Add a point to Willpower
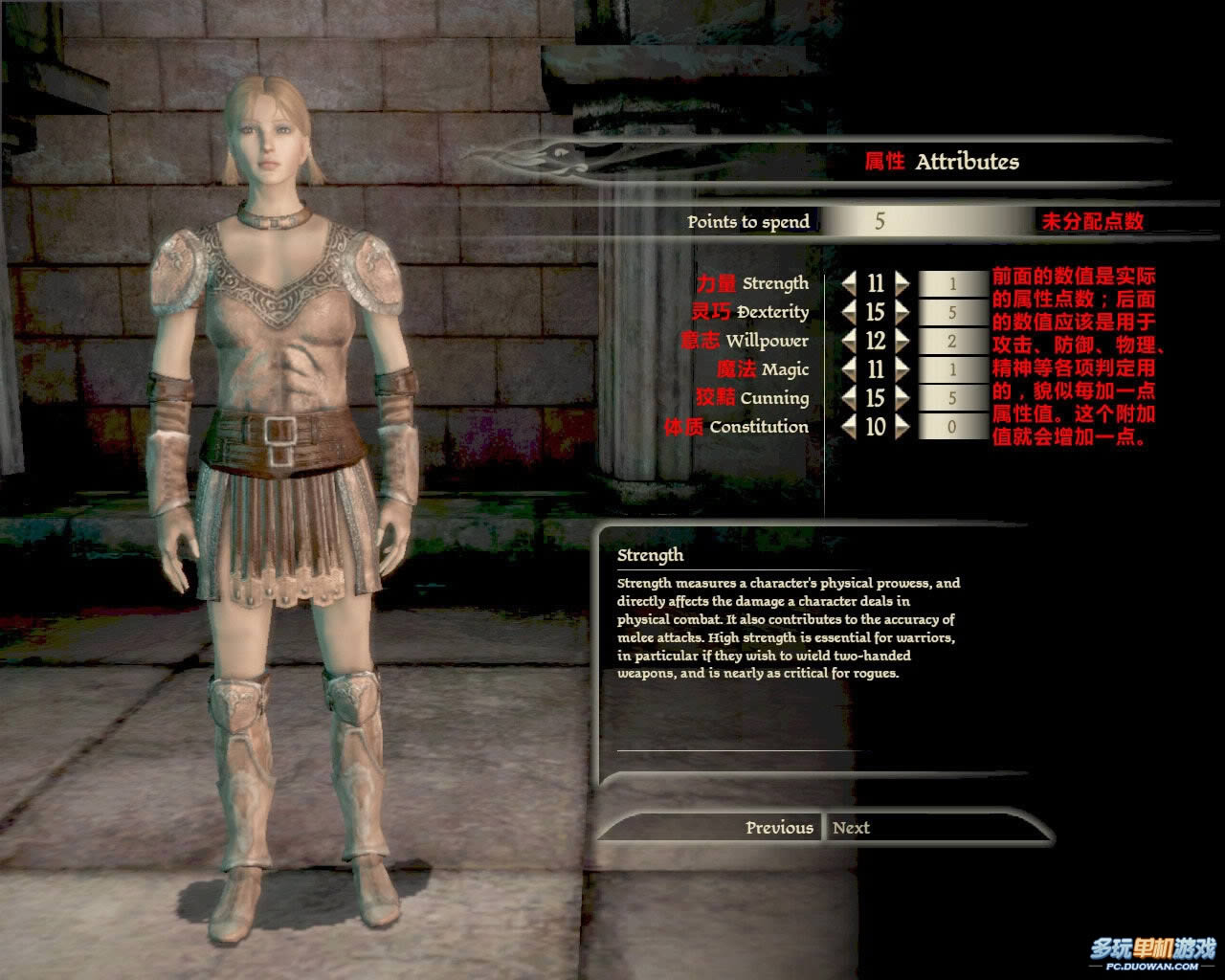 click(902, 341)
